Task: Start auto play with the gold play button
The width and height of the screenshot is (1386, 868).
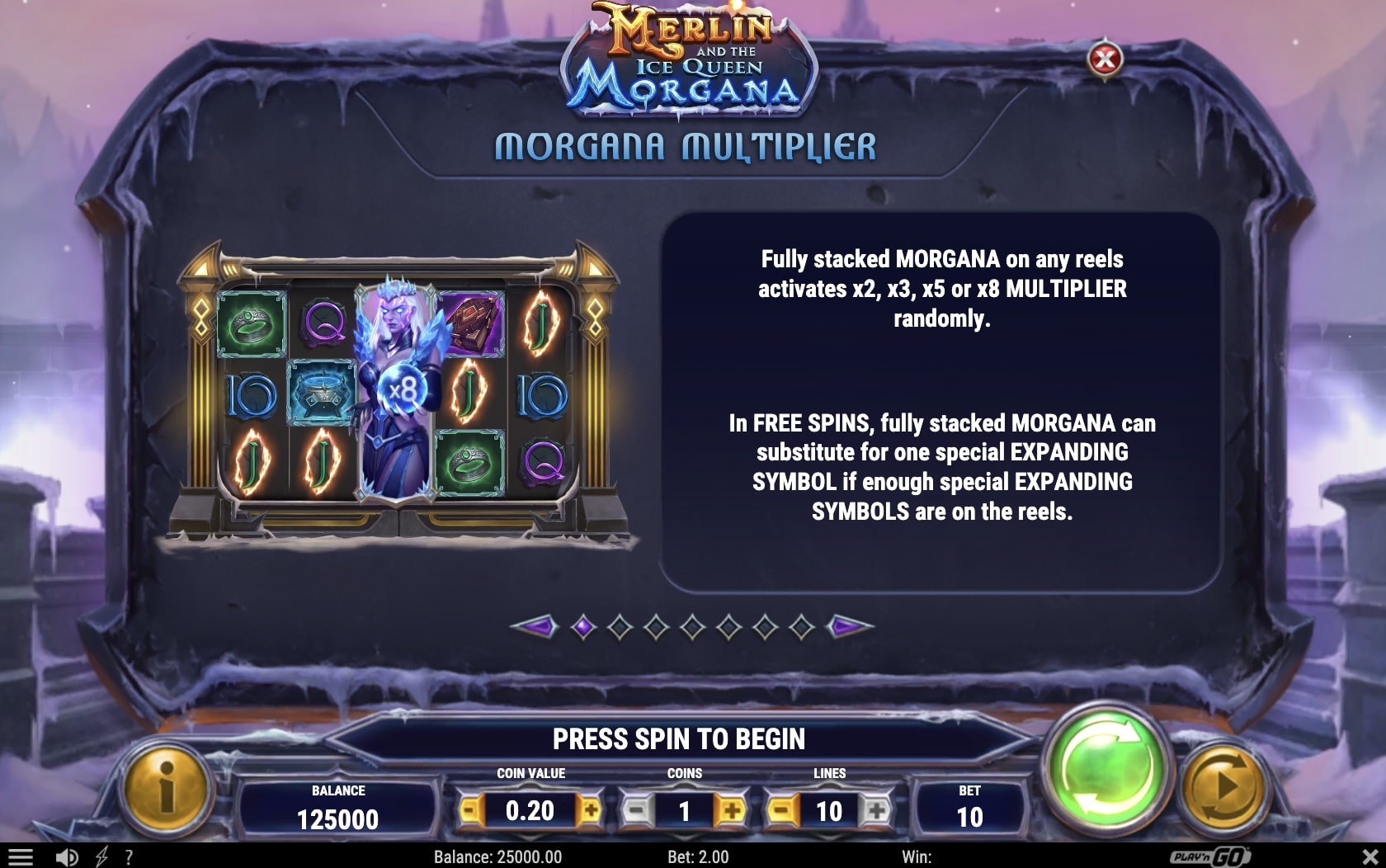Action: 1224,786
